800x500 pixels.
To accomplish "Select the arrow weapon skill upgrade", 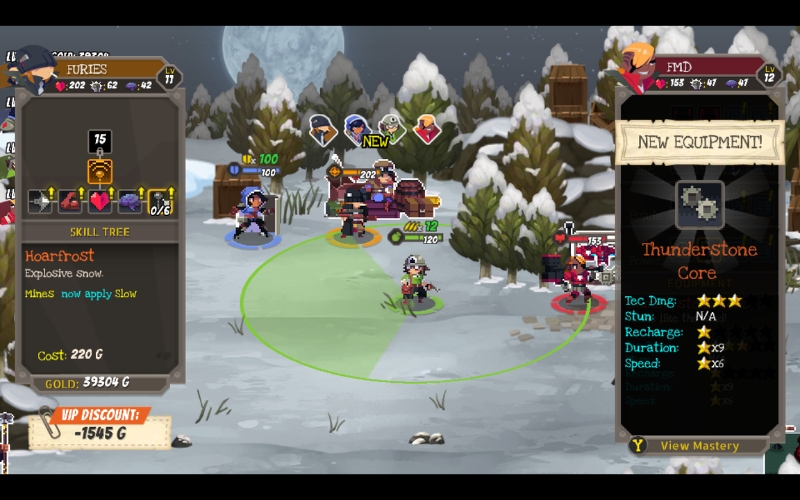I will tap(40, 202).
